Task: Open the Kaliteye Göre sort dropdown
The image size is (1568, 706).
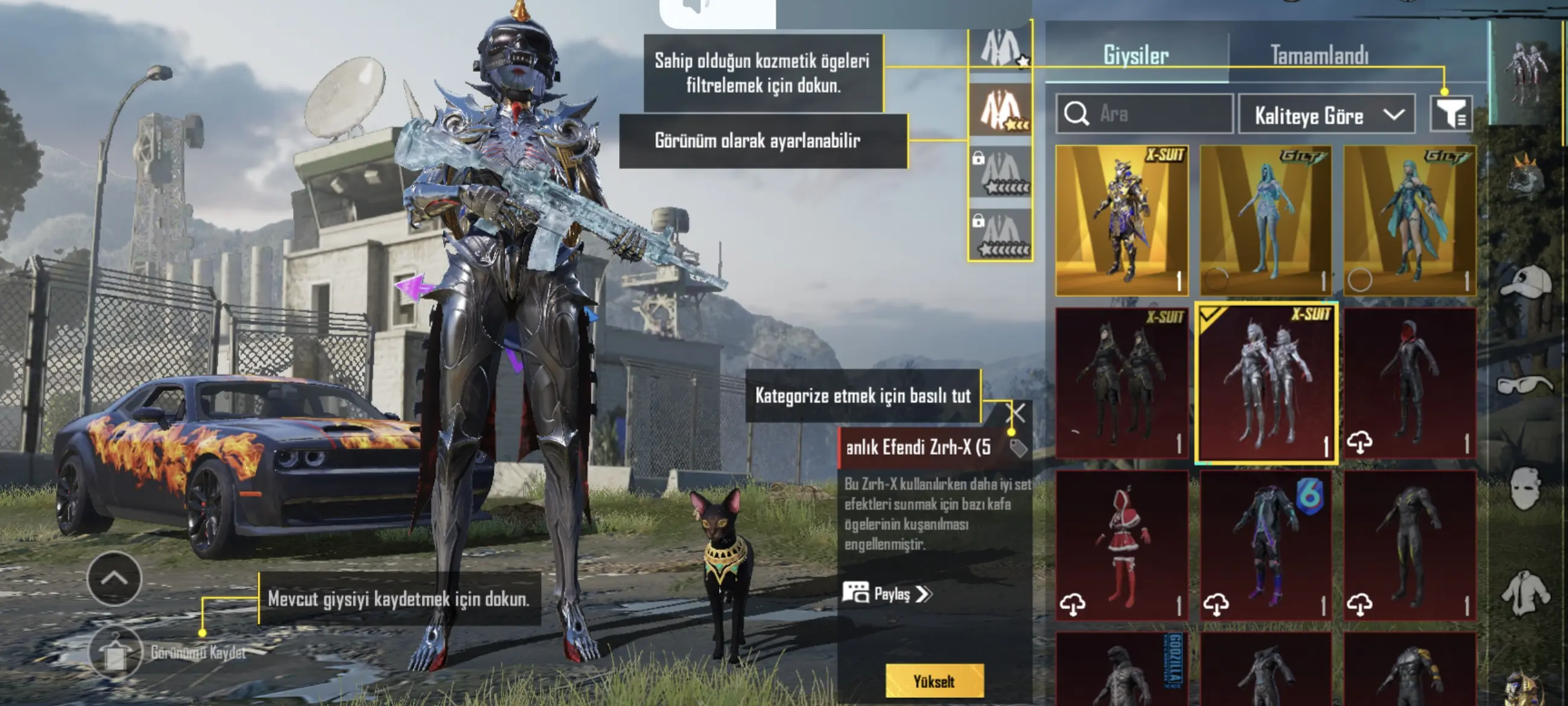Action: point(1326,115)
